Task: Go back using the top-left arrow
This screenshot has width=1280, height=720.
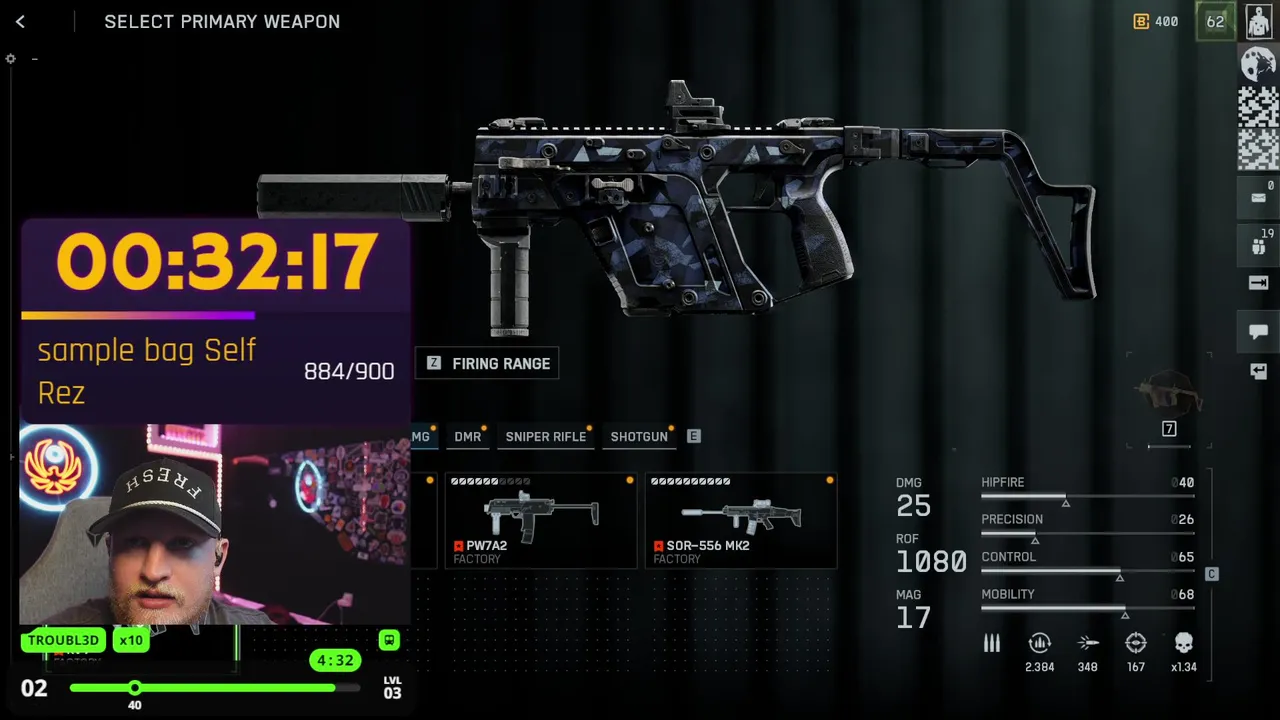Action: [20, 22]
